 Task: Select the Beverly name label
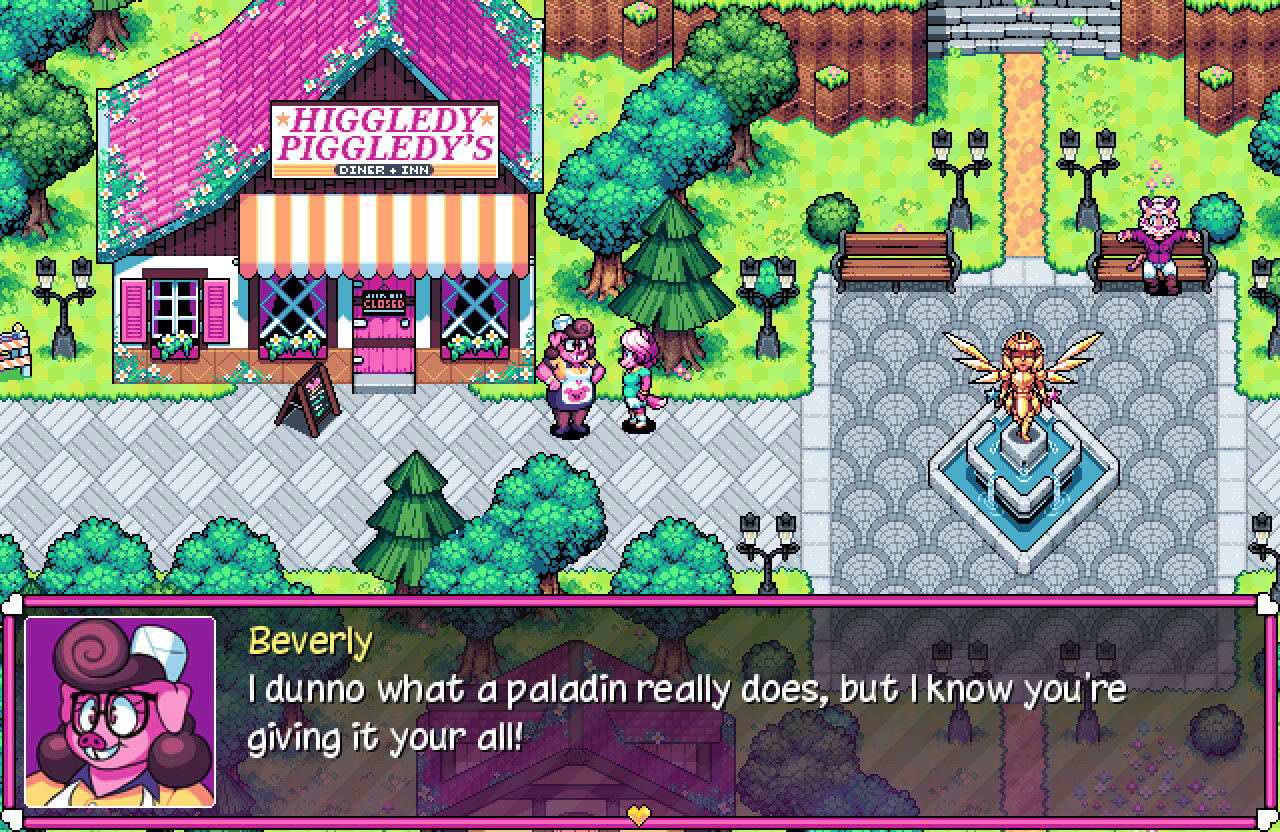pyautogui.click(x=310, y=642)
